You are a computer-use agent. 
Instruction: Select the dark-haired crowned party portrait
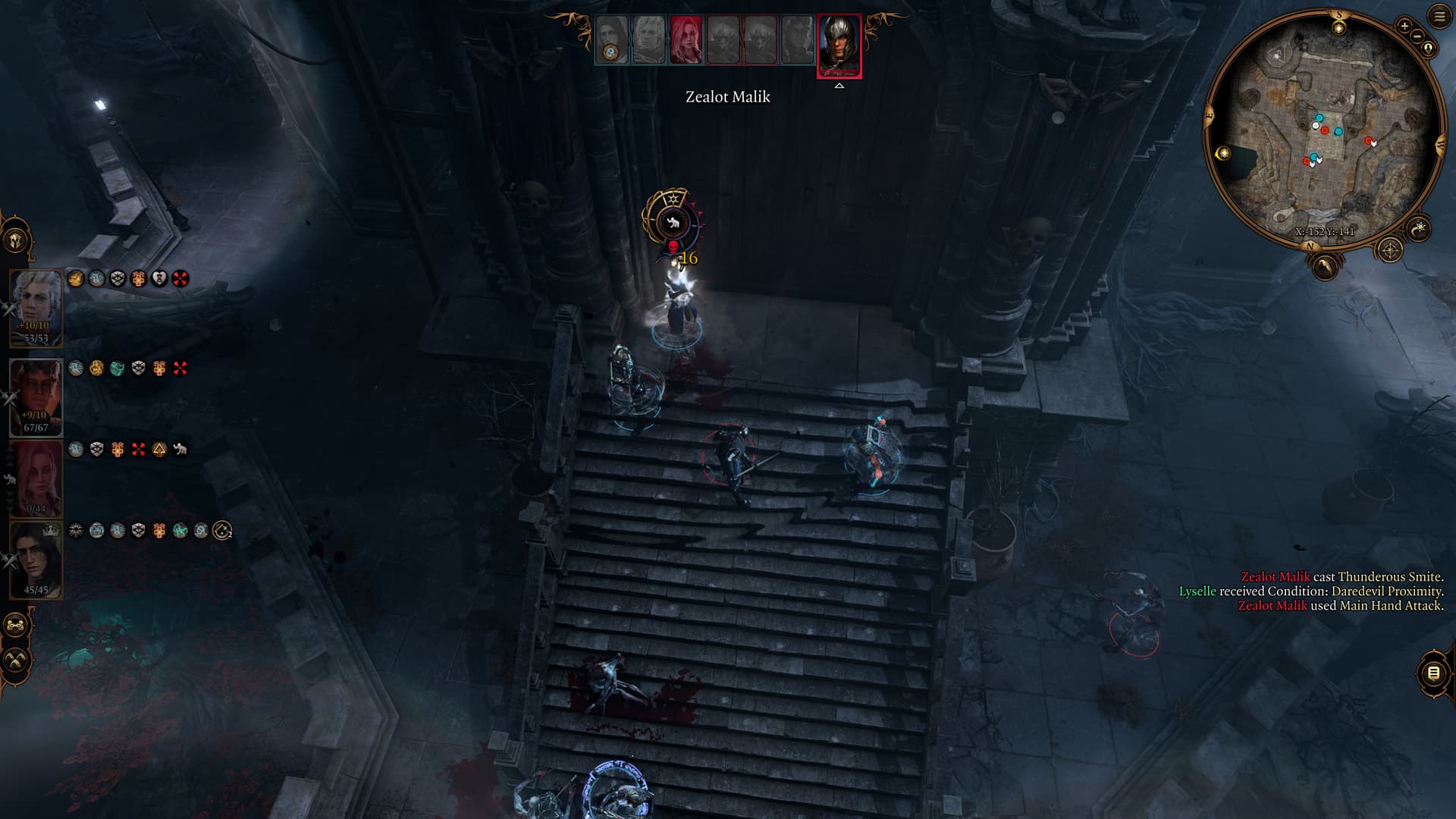click(36, 559)
